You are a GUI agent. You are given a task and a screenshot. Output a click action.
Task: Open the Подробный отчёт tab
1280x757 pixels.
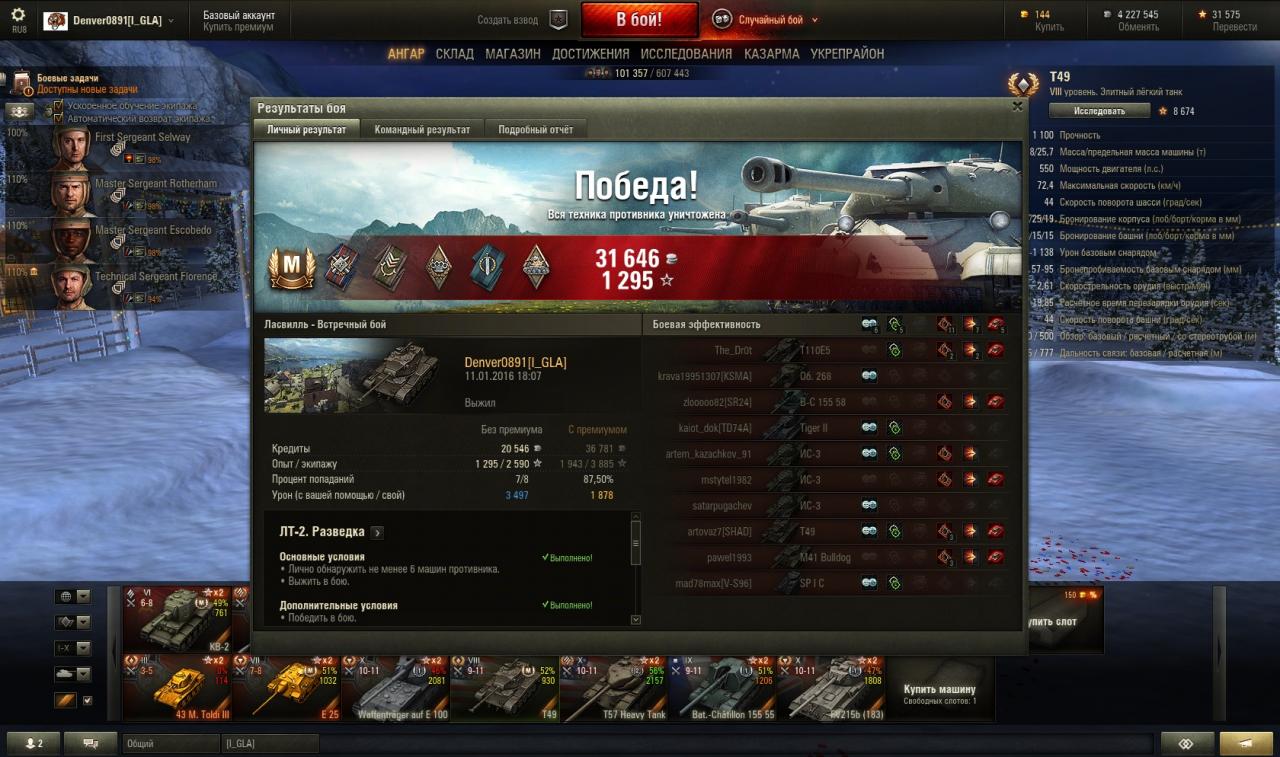tap(535, 130)
